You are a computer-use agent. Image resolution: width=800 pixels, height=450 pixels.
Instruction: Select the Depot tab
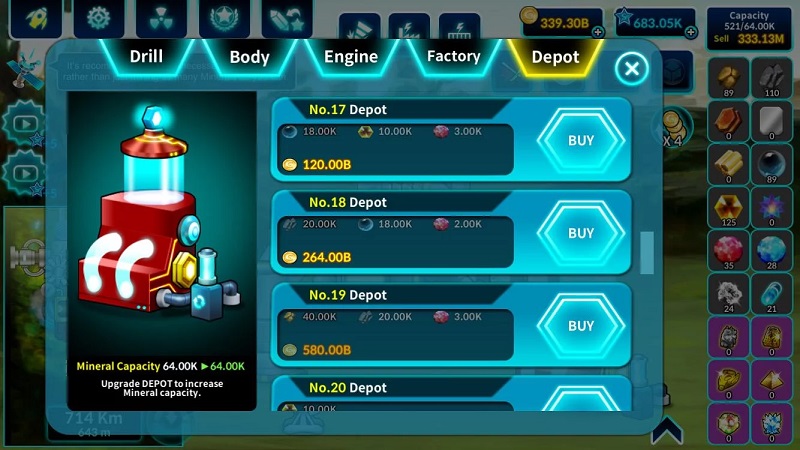pos(555,57)
